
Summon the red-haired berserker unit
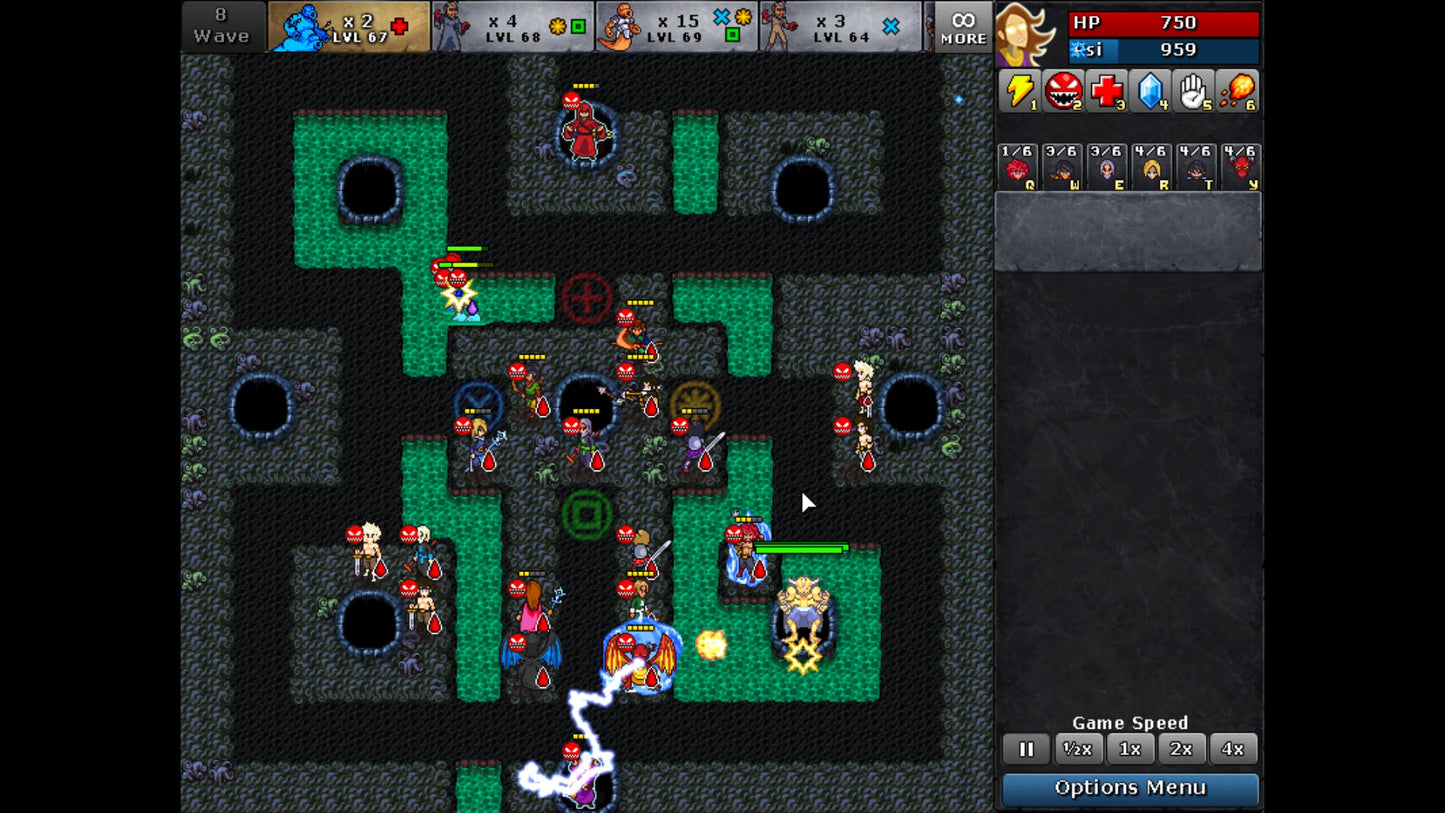(1018, 166)
